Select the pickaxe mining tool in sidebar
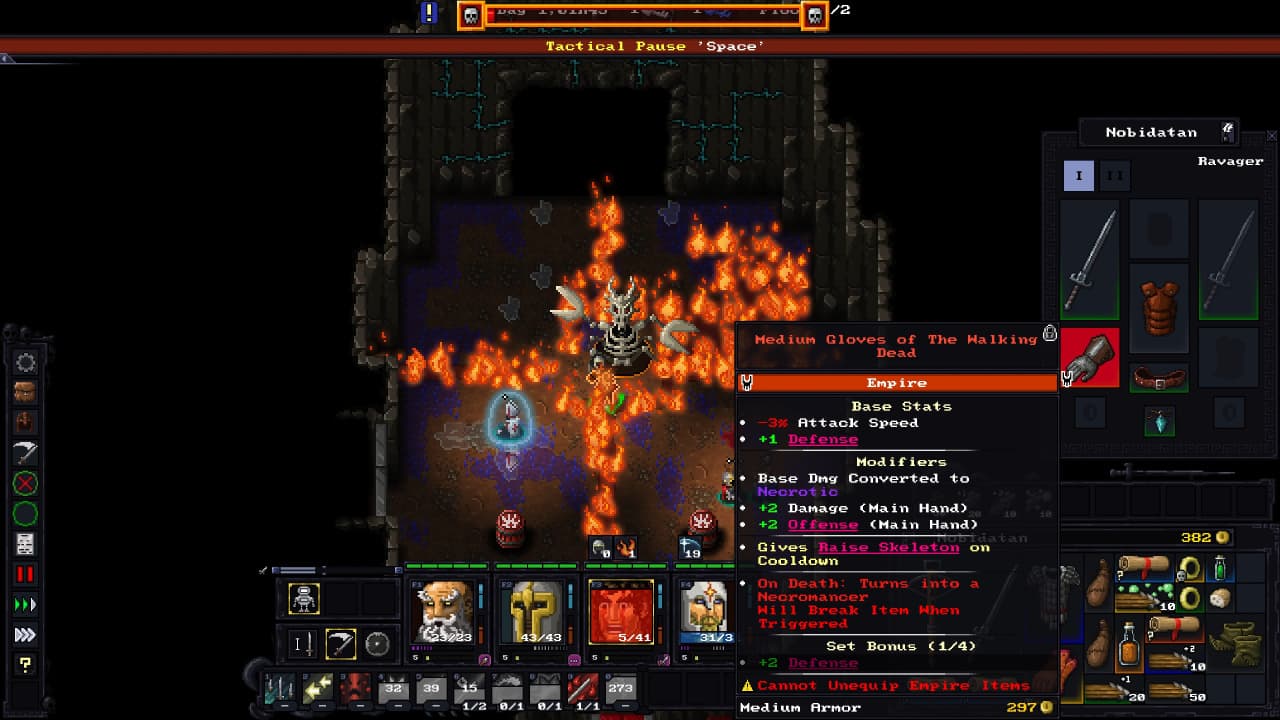 coord(25,453)
